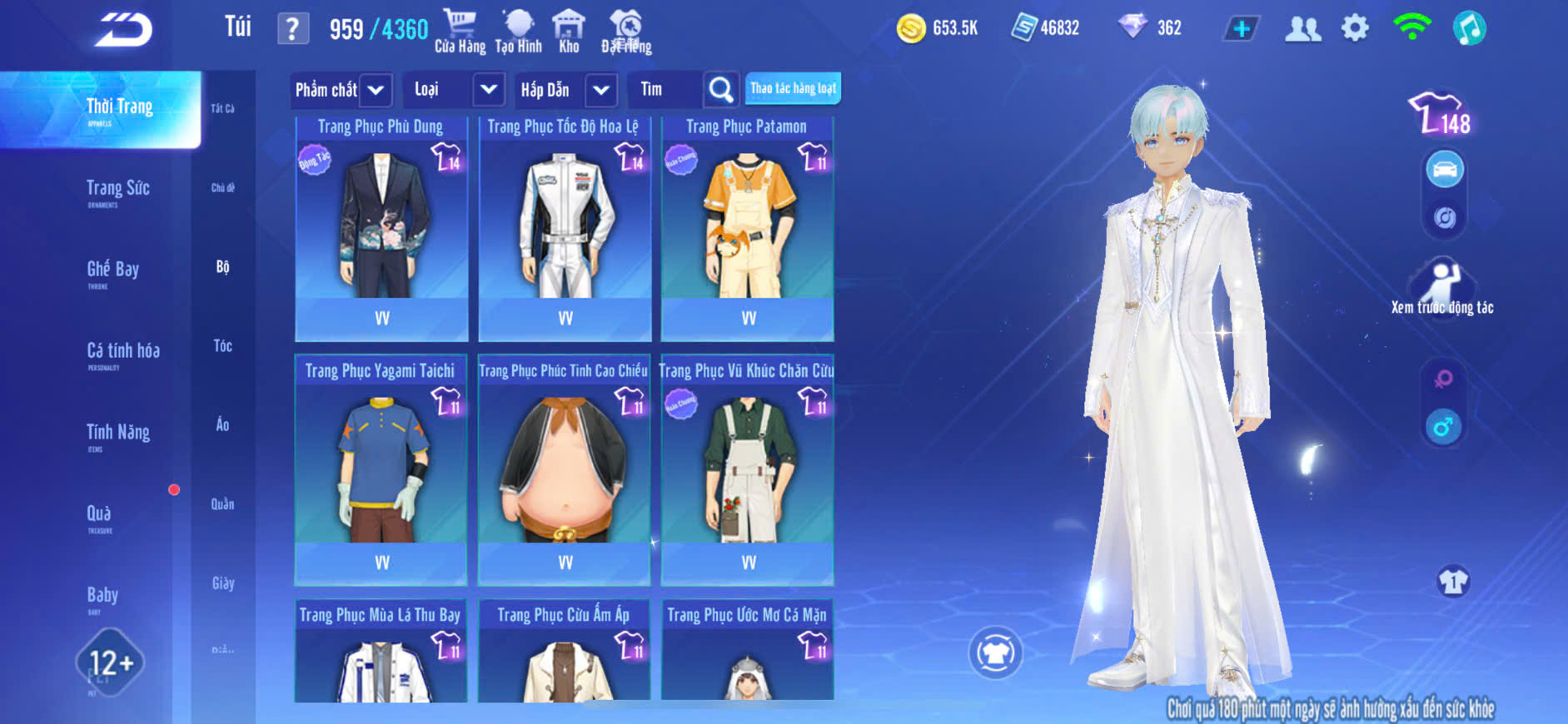1568x724 pixels.
Task: Open Tạo Hình styling menu
Action: pos(518,31)
